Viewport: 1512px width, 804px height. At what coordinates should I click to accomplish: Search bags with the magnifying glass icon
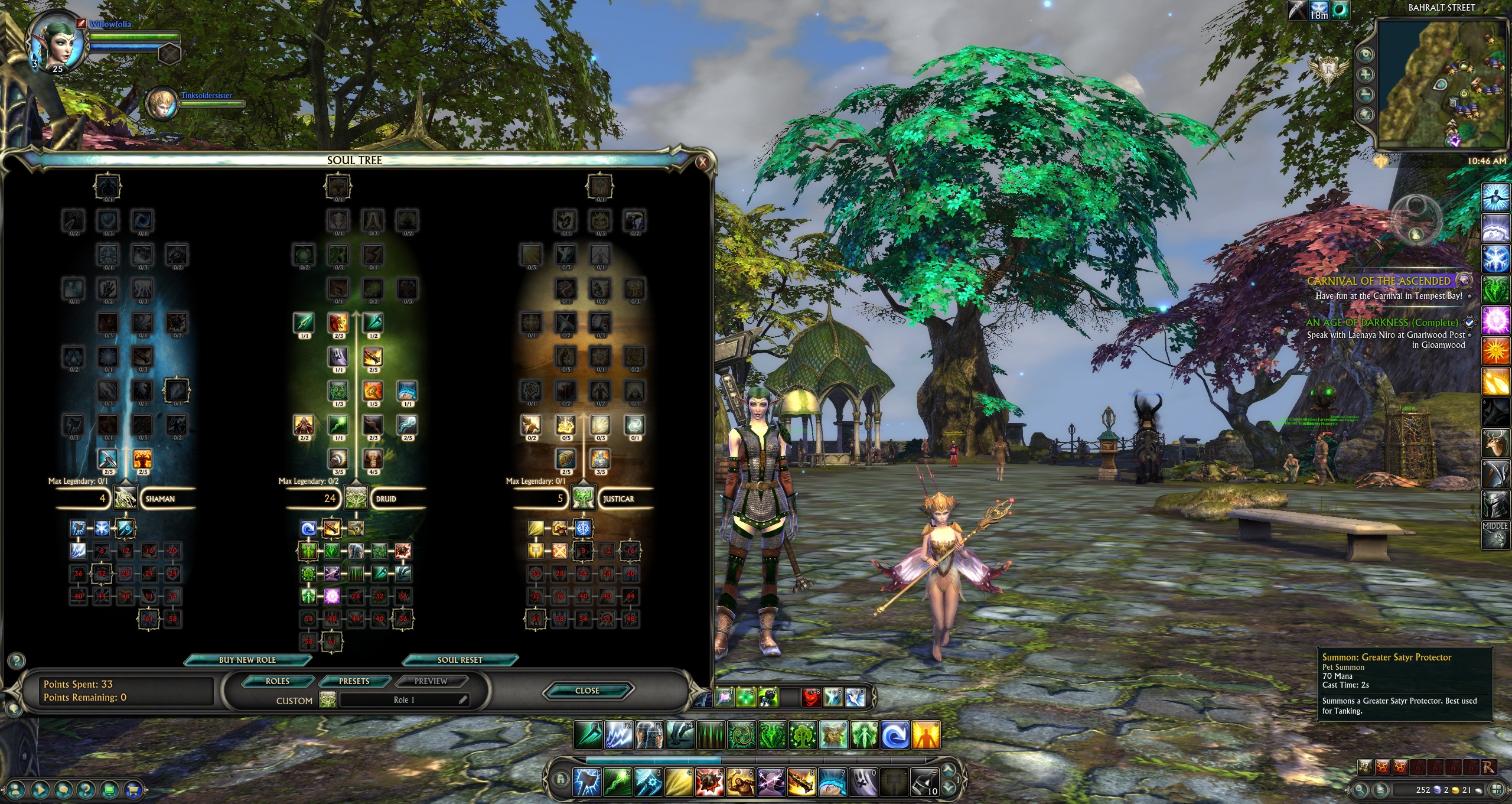[x=1361, y=790]
